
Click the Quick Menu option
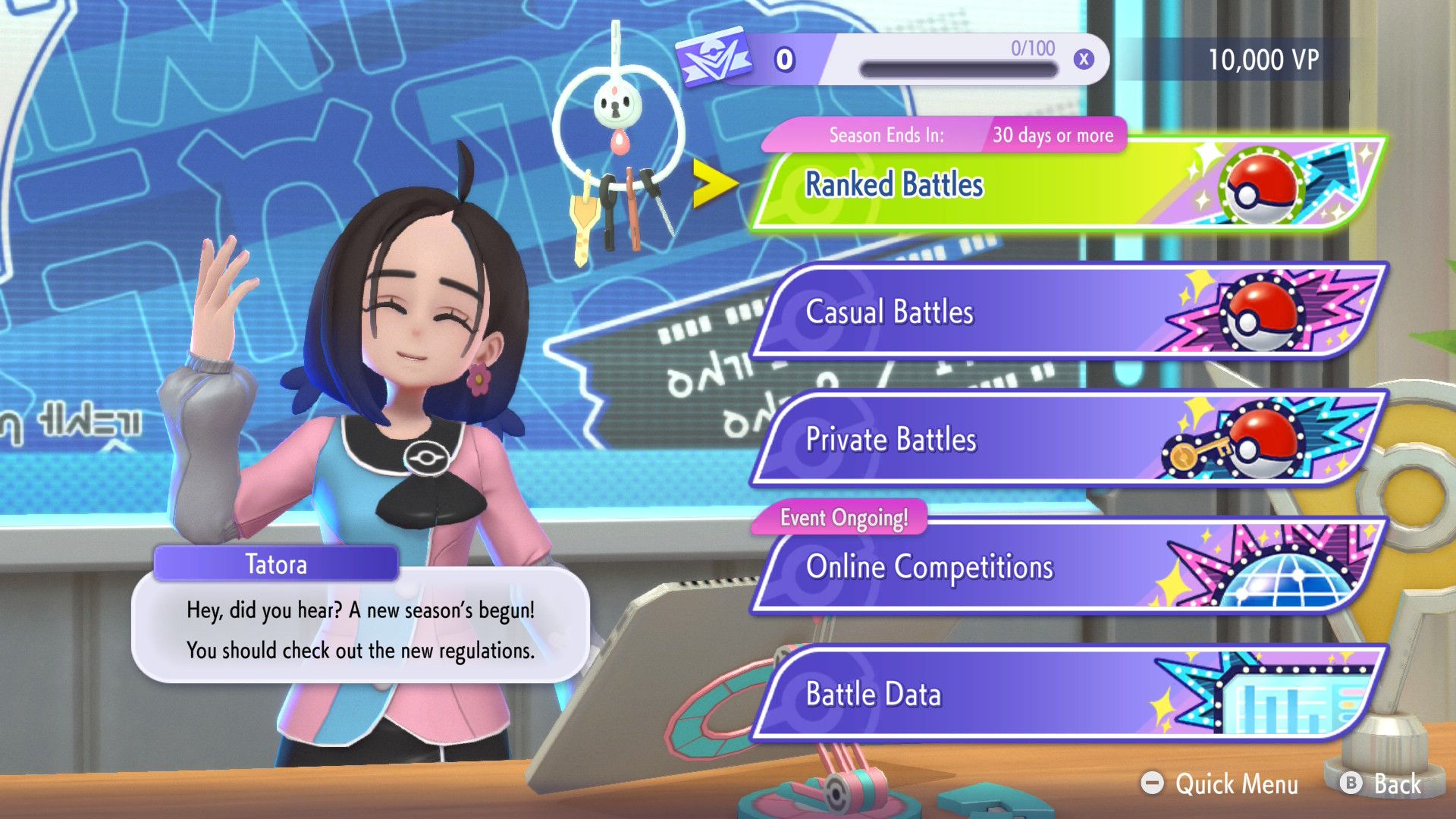[x=1221, y=783]
